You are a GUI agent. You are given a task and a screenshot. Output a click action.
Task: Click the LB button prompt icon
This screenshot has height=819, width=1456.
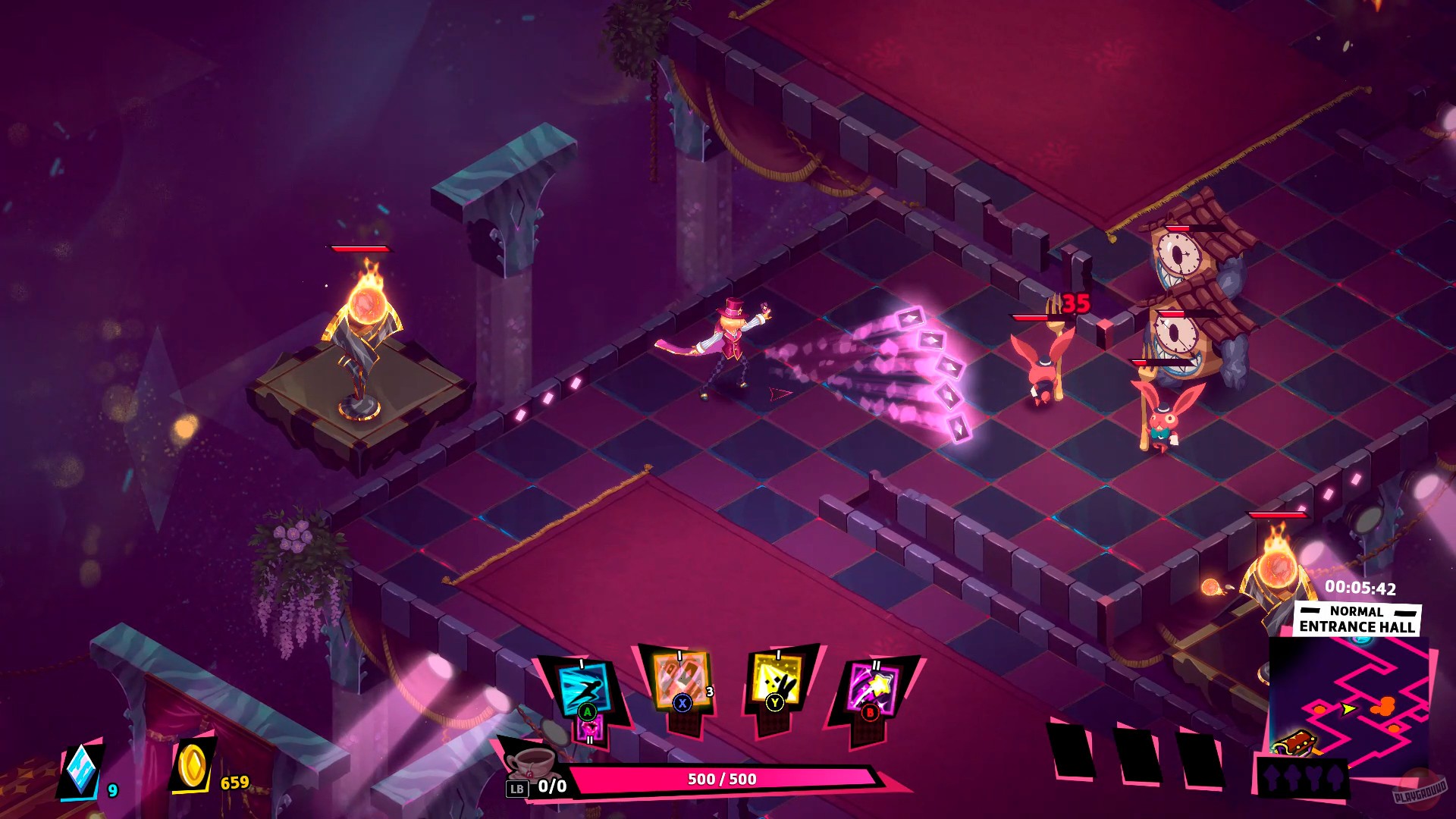tap(518, 787)
